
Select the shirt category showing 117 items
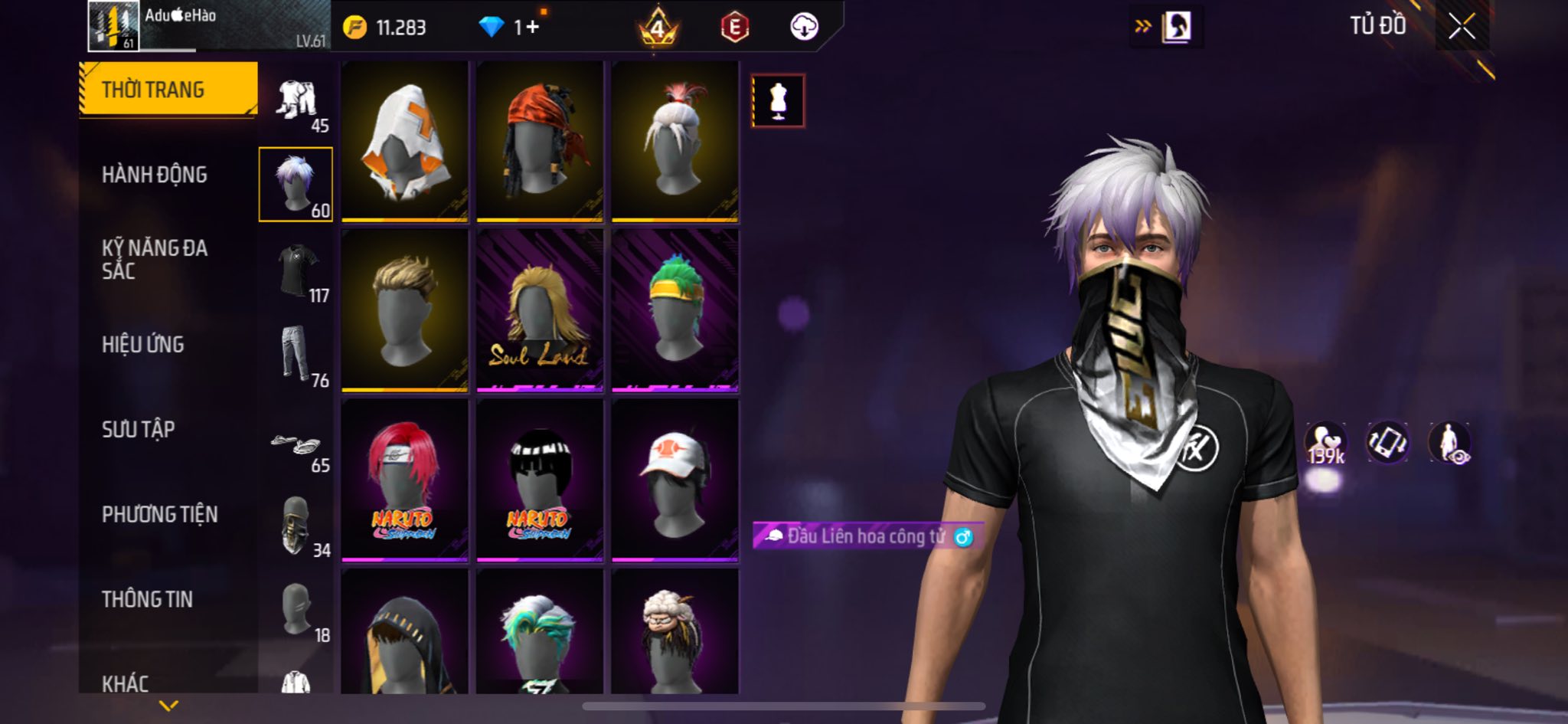pyautogui.click(x=297, y=270)
